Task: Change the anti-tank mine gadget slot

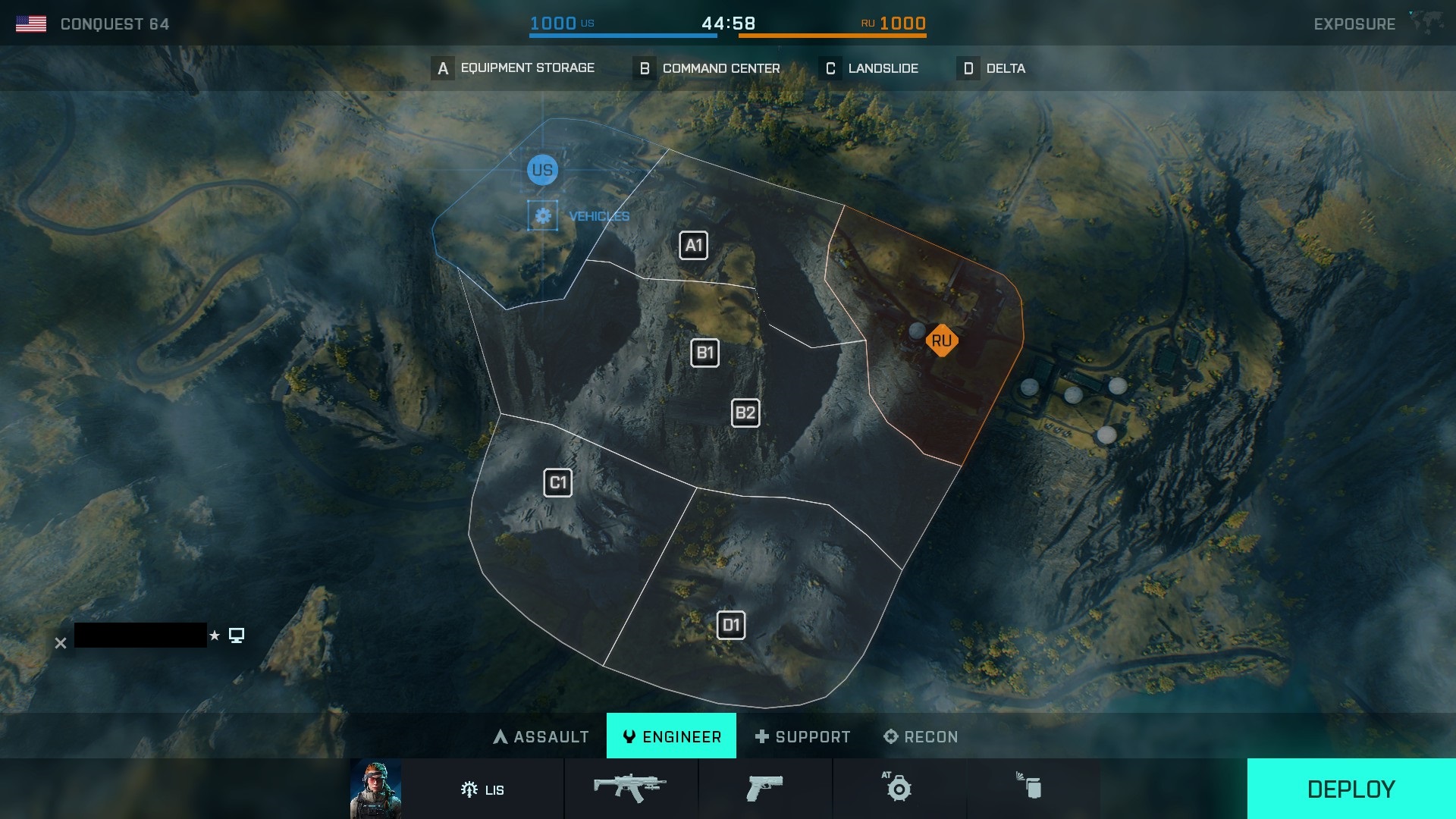Action: click(899, 789)
